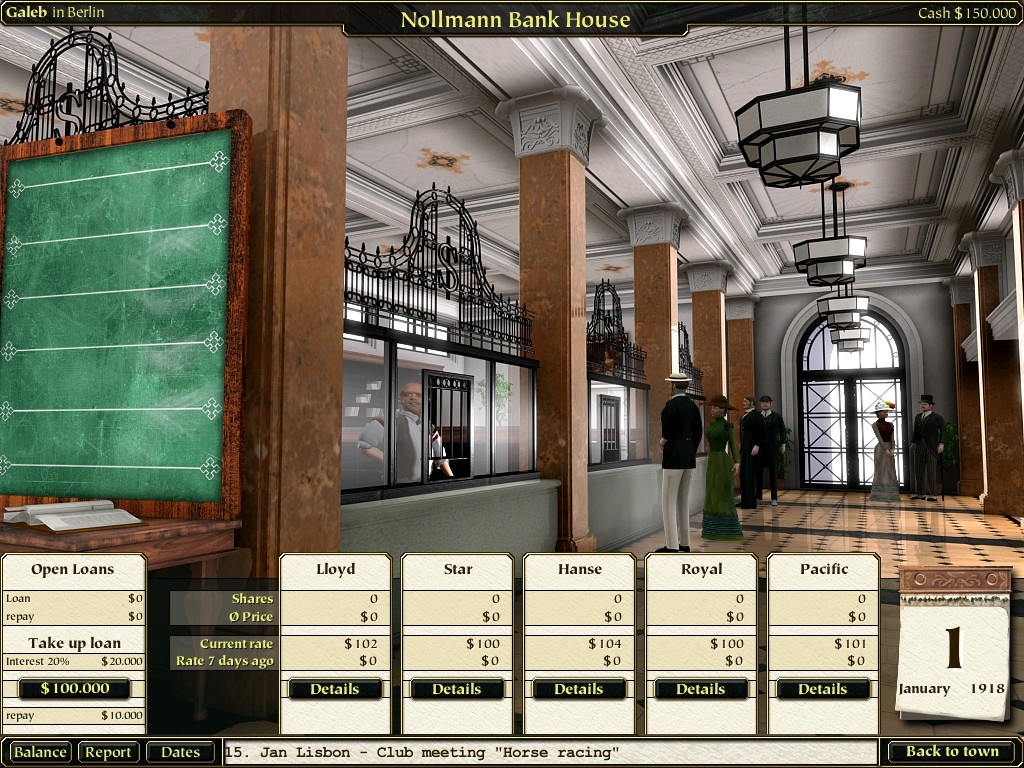View Details for Hanse shares
The width and height of the screenshot is (1024, 768).
(579, 689)
